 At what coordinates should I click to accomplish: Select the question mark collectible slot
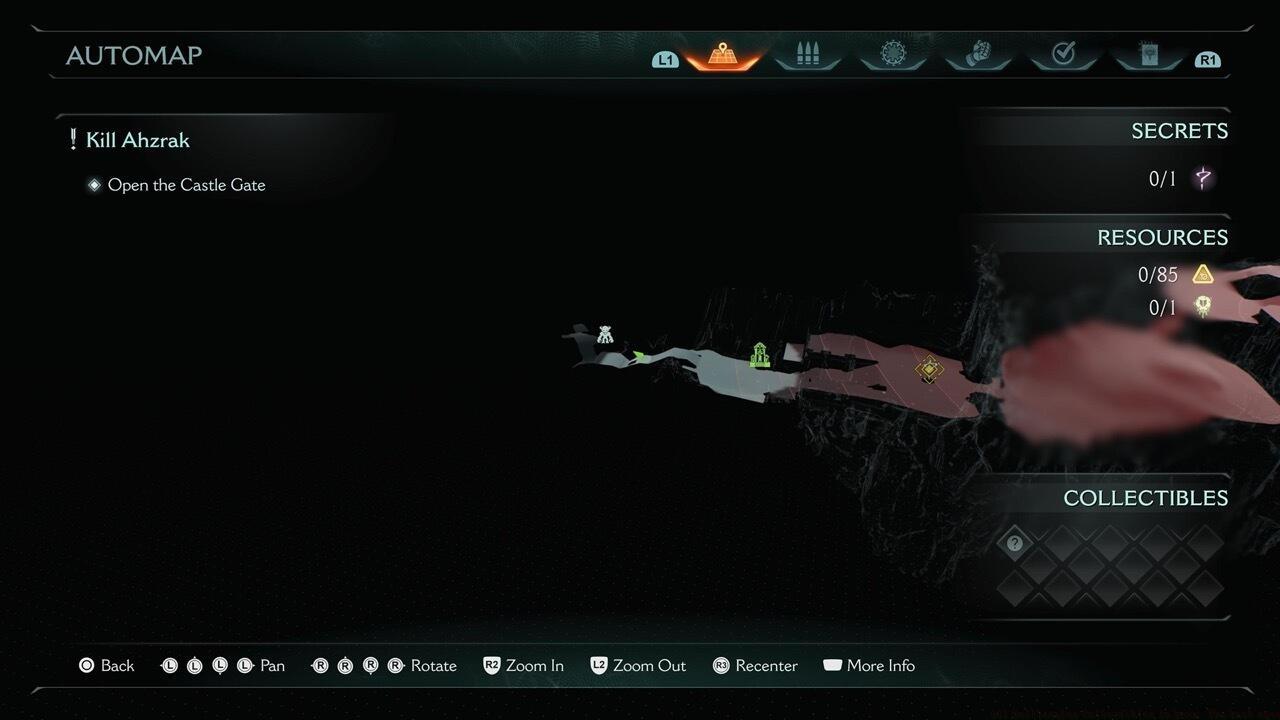(1015, 543)
